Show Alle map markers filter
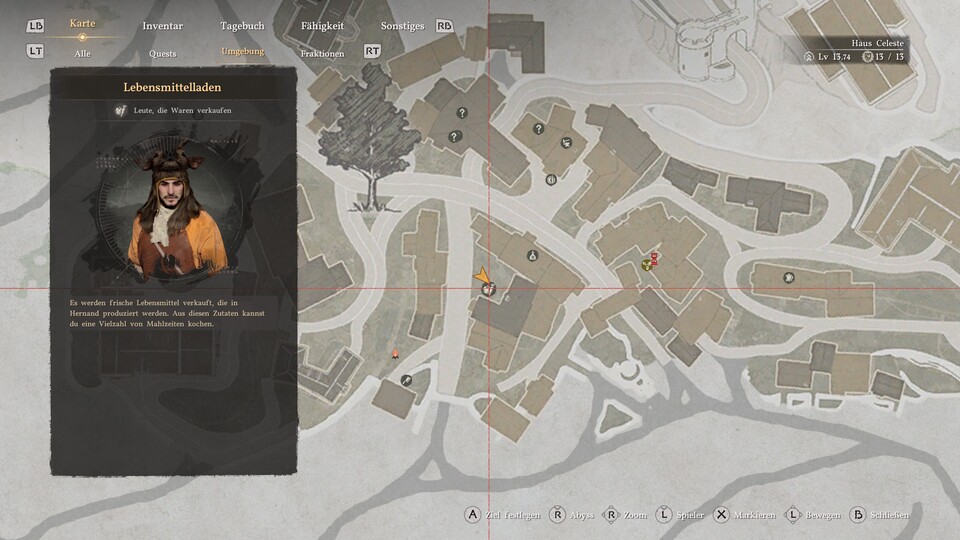 point(82,53)
